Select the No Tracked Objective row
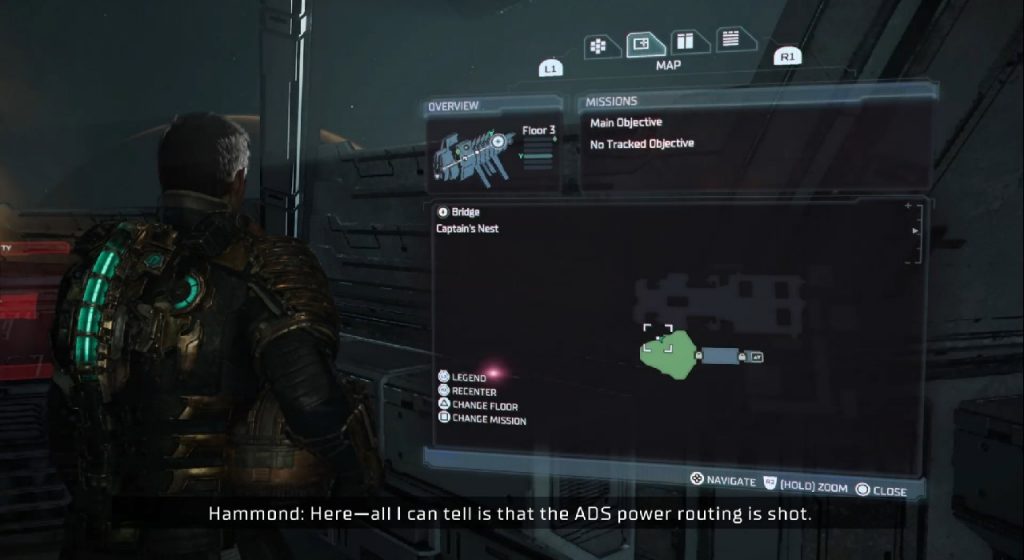Image resolution: width=1024 pixels, height=560 pixels. point(642,144)
